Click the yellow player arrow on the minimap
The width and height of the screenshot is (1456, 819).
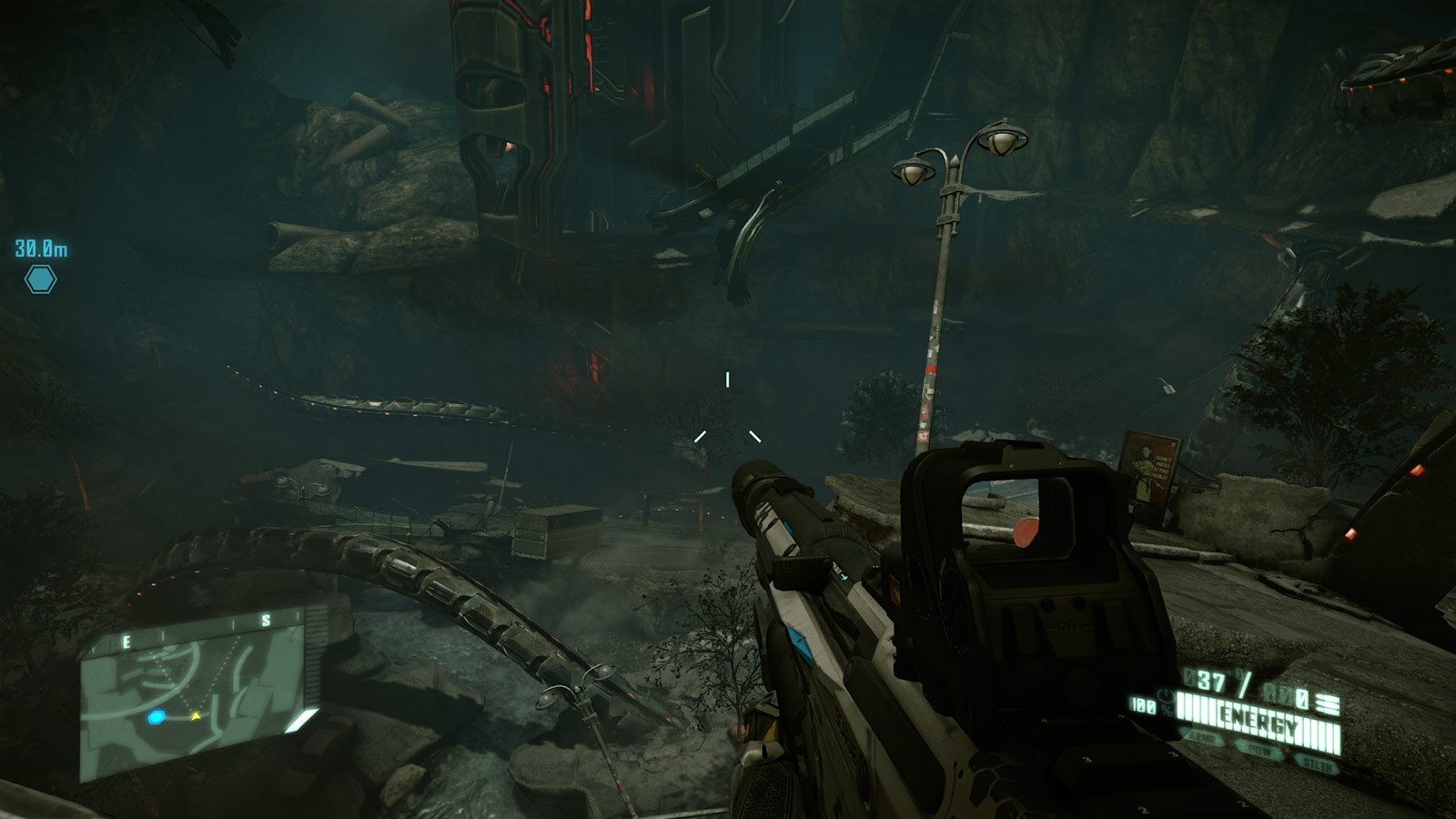coord(197,716)
